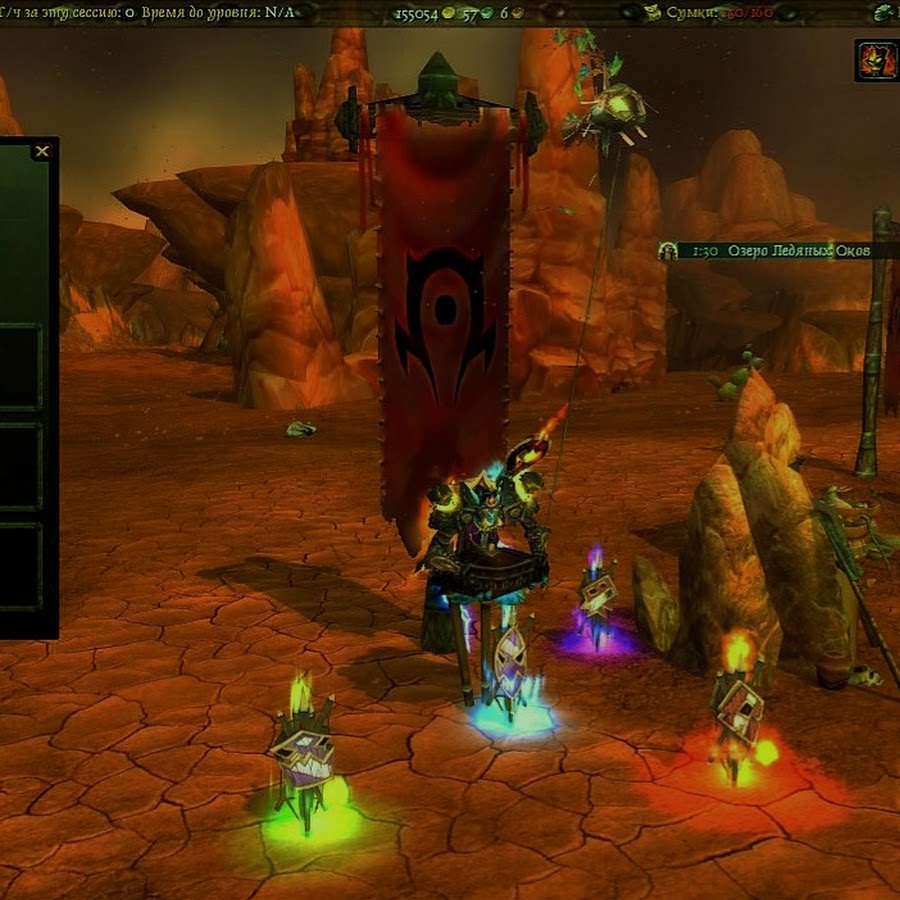Close the dark panel with the X button
This screenshot has width=900, height=900.
(42, 152)
